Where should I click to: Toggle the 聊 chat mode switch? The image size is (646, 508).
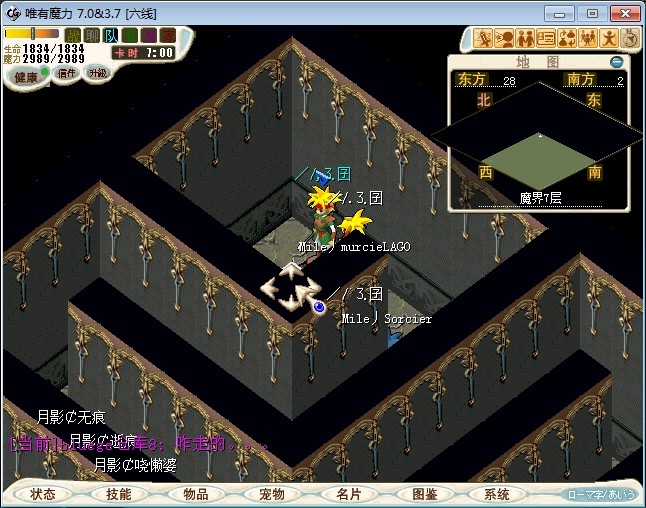click(x=93, y=35)
